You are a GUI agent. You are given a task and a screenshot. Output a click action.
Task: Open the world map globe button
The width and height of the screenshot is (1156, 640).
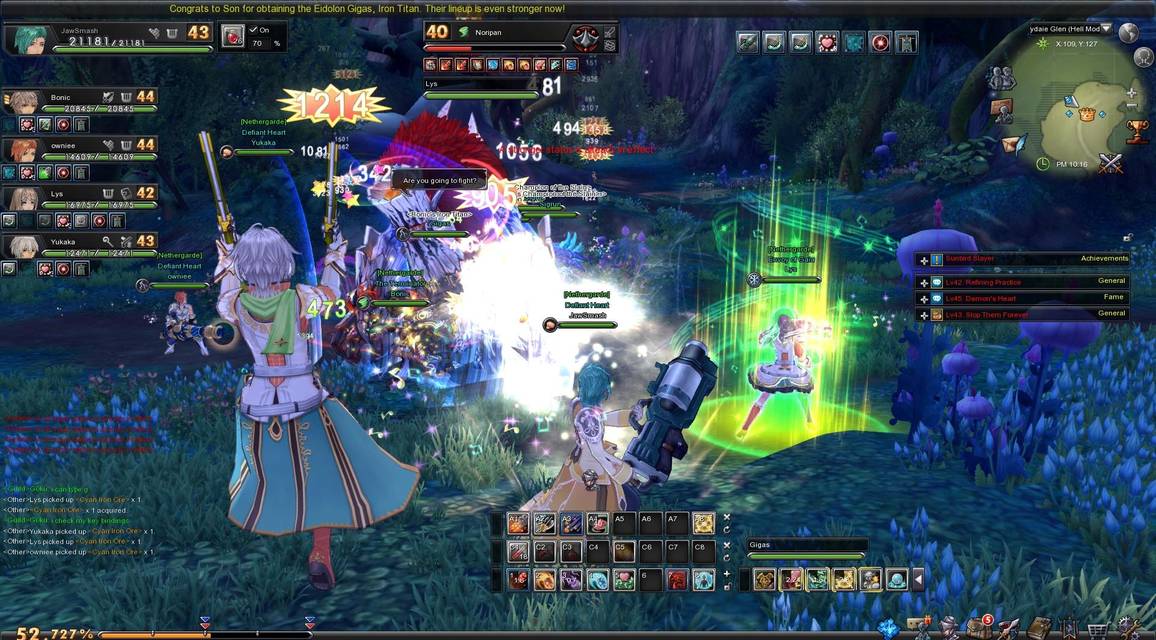tap(1129, 32)
